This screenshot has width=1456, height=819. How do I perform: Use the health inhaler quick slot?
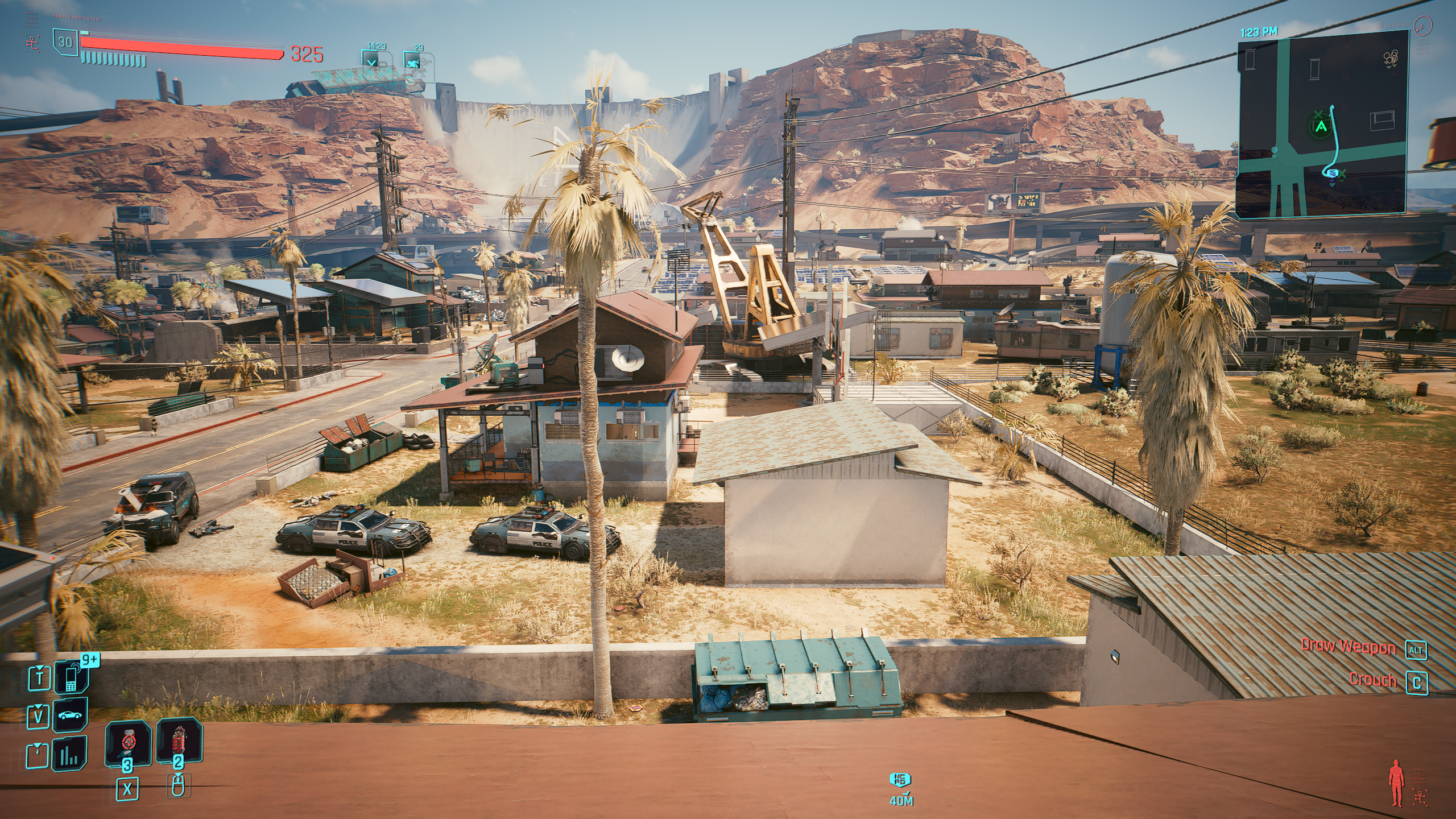[128, 743]
